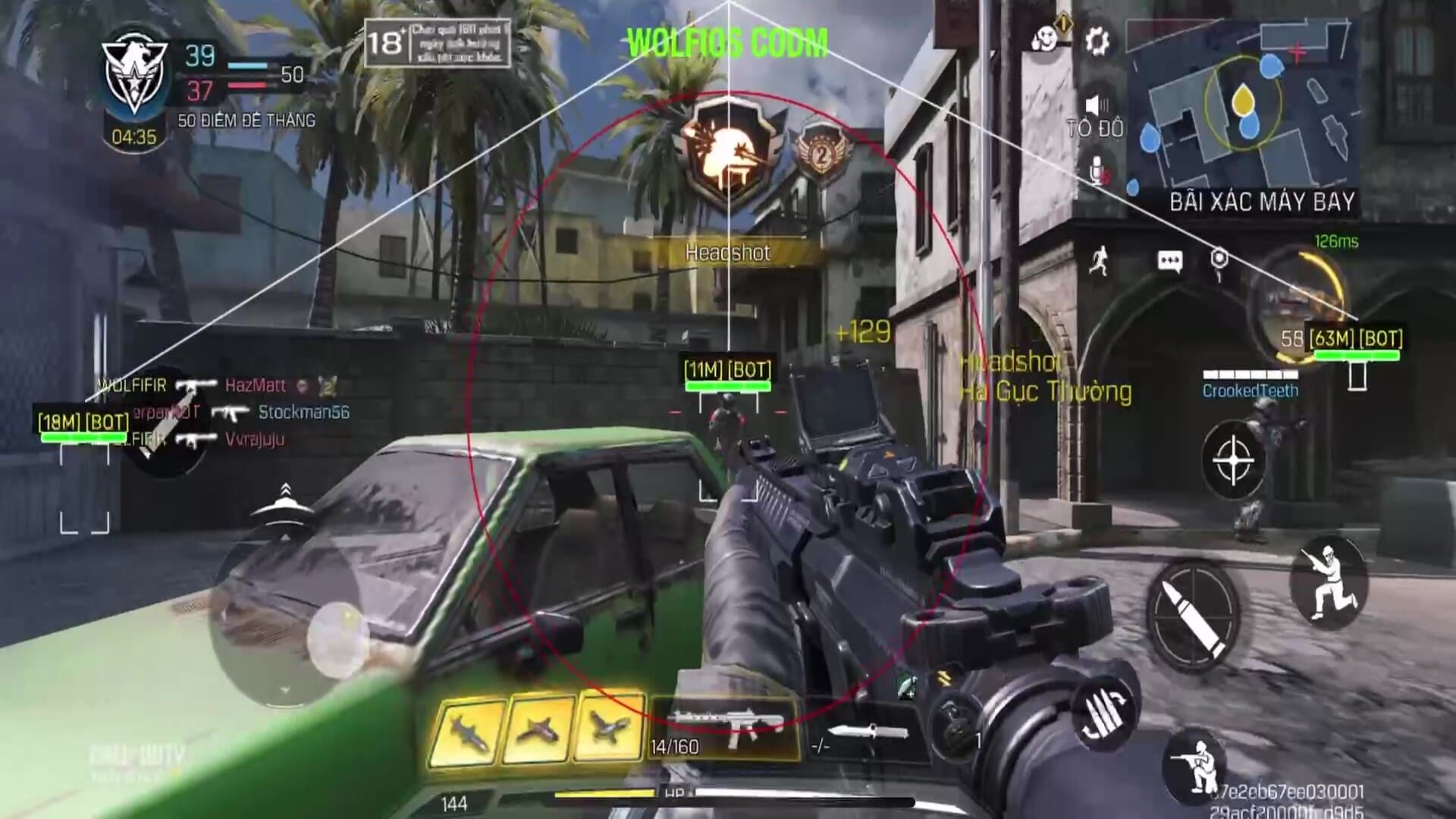Toggle the team speaker voice icon
The image size is (1456, 819).
pos(1096,105)
